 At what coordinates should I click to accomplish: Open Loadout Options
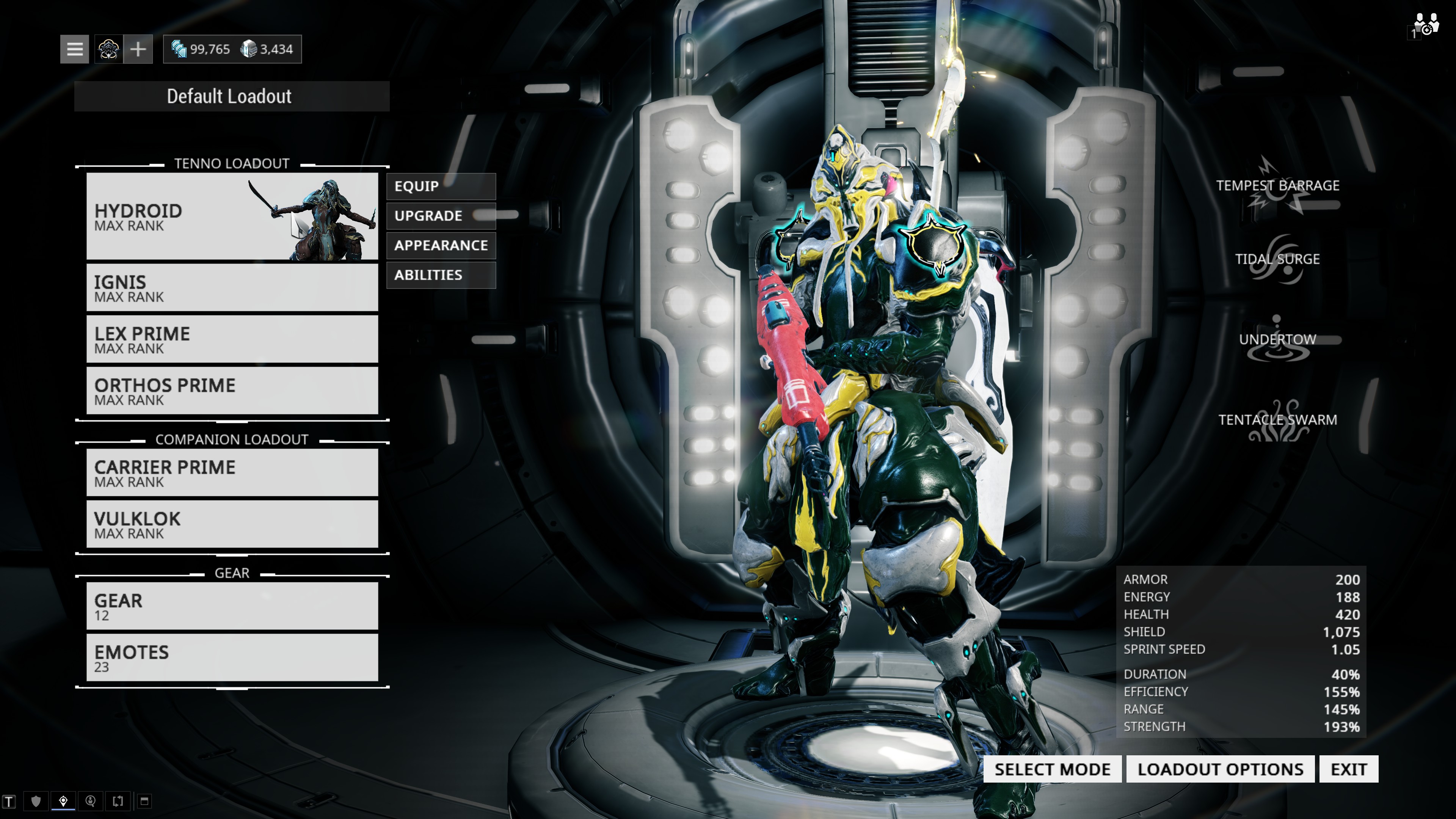pos(1220,769)
